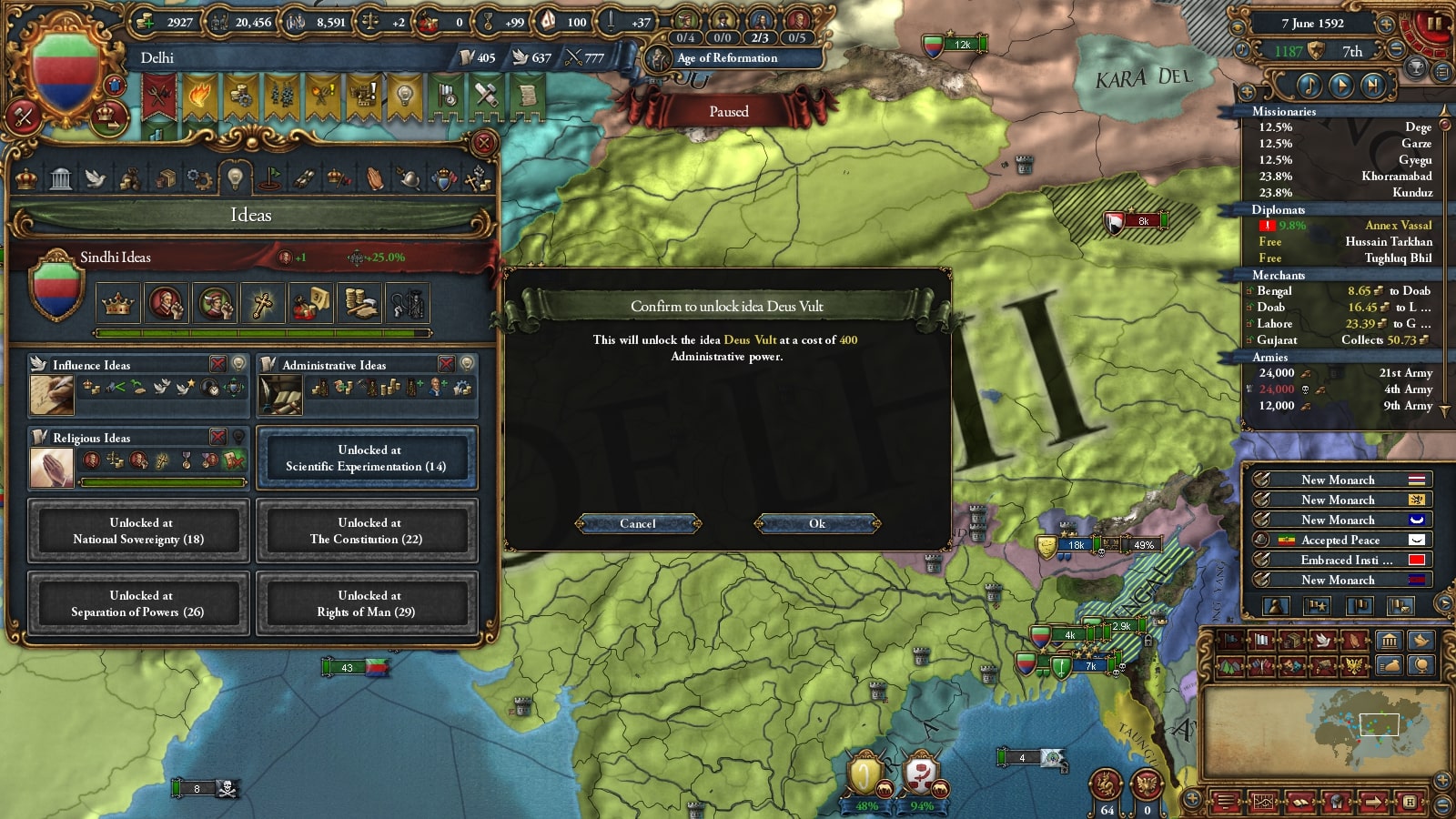
Task: Open the Accepted Peace notification
Action: click(x=1340, y=540)
